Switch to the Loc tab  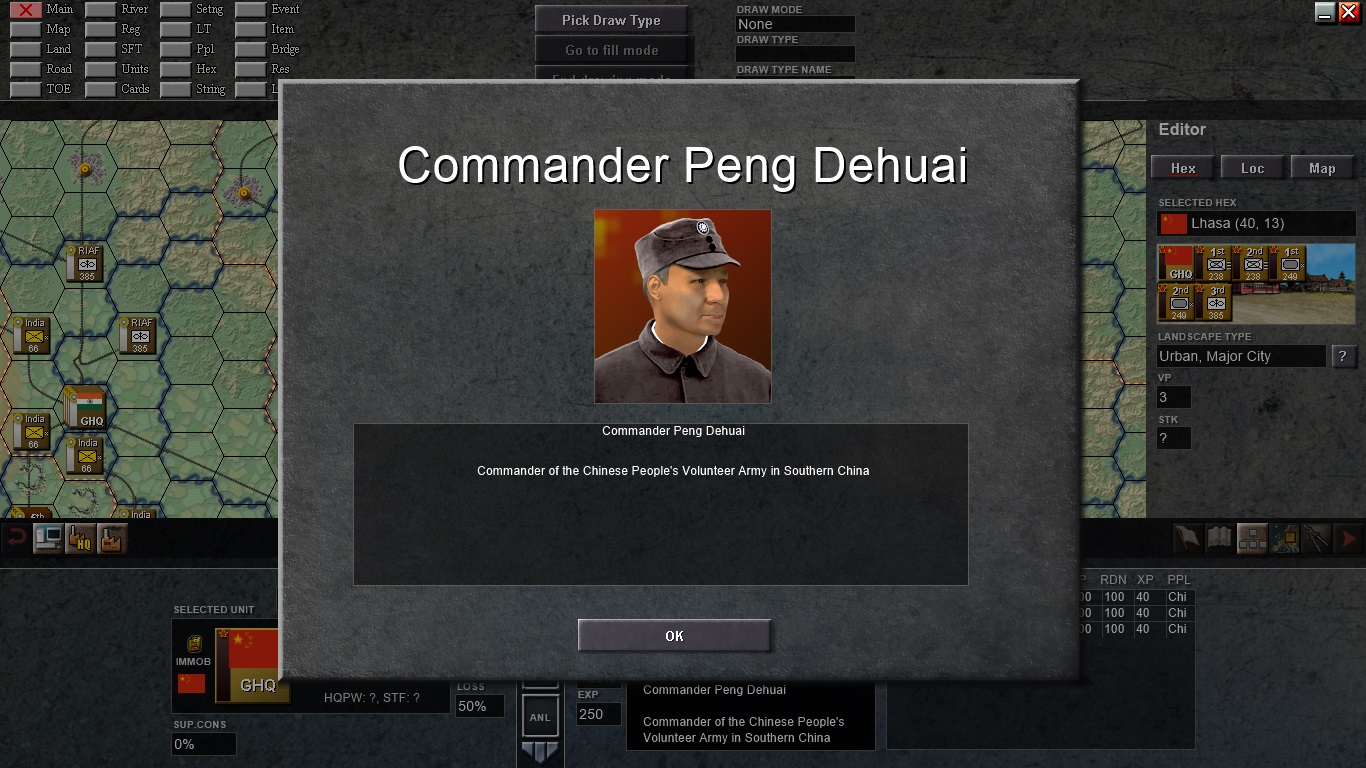point(1253,167)
